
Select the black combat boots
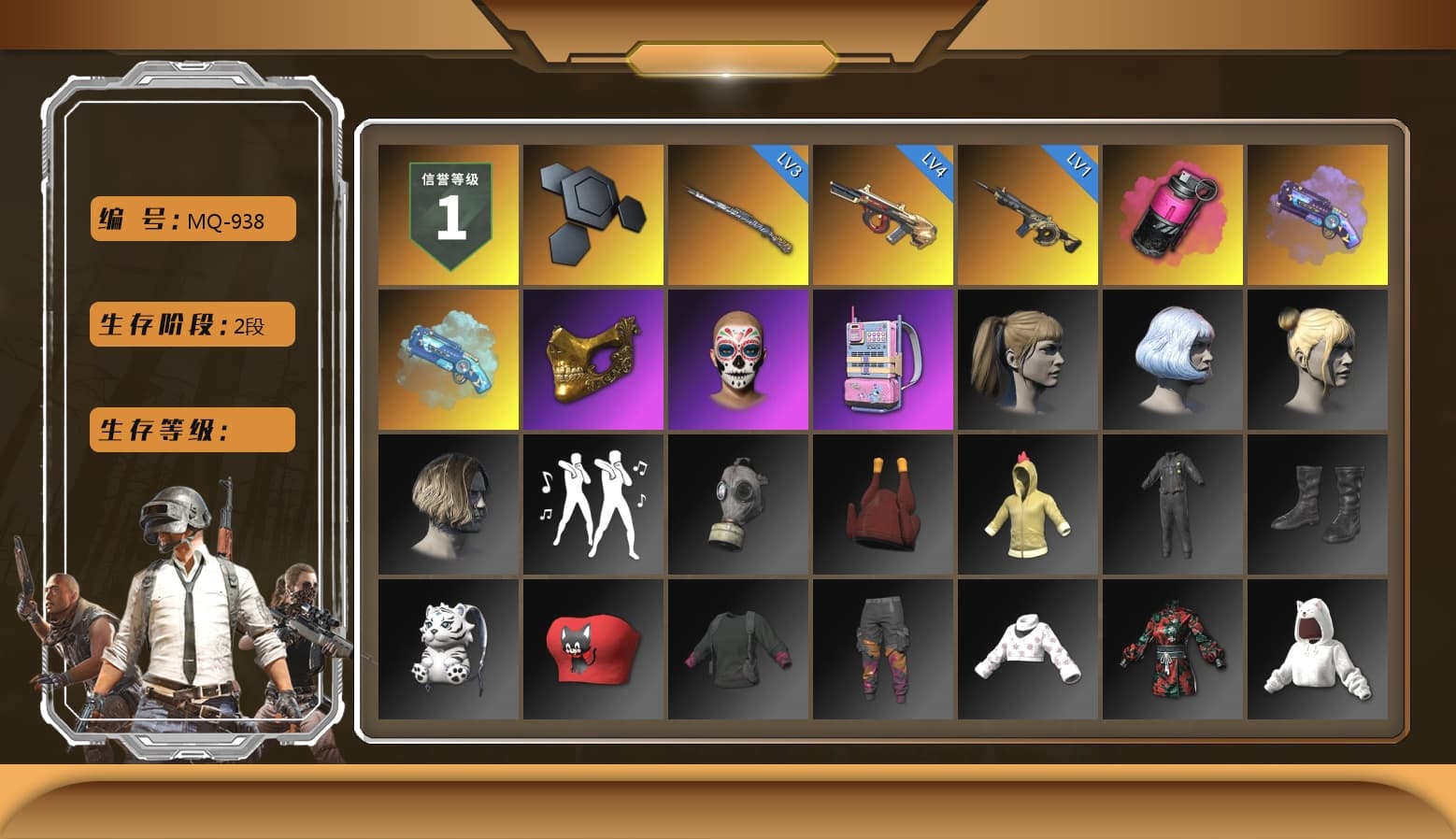pos(1318,505)
